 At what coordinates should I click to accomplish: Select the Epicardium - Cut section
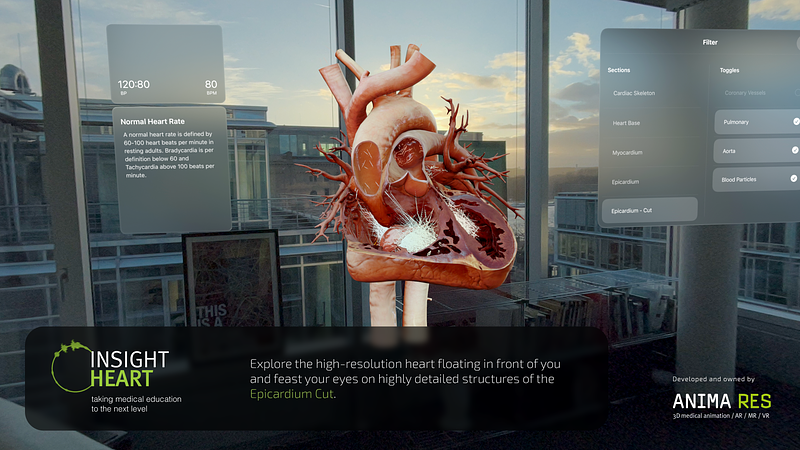pyautogui.click(x=651, y=210)
